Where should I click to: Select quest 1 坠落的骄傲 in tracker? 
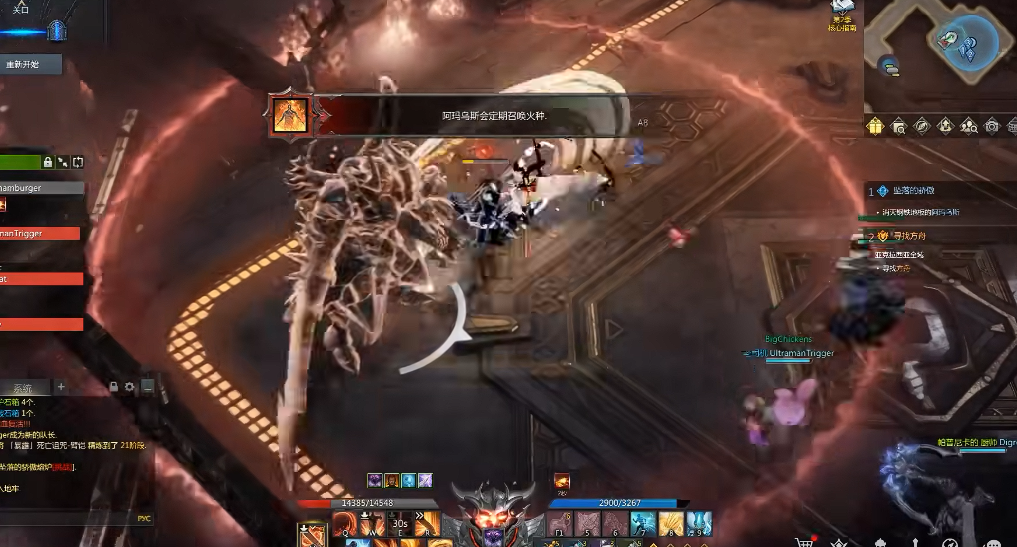point(914,191)
